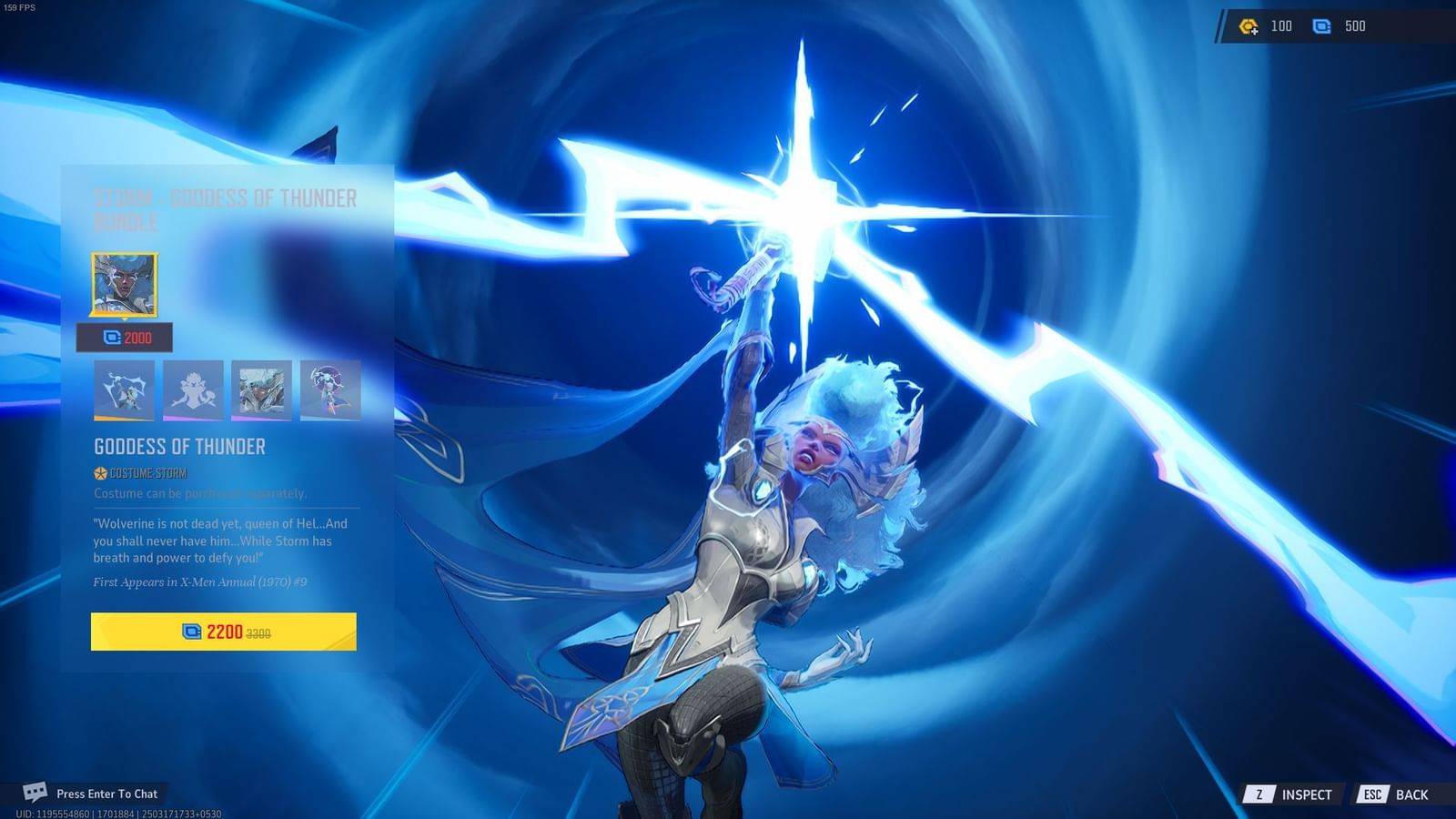The image size is (1456, 819).
Task: Click the Wolverine quote text block
Action: click(x=223, y=540)
